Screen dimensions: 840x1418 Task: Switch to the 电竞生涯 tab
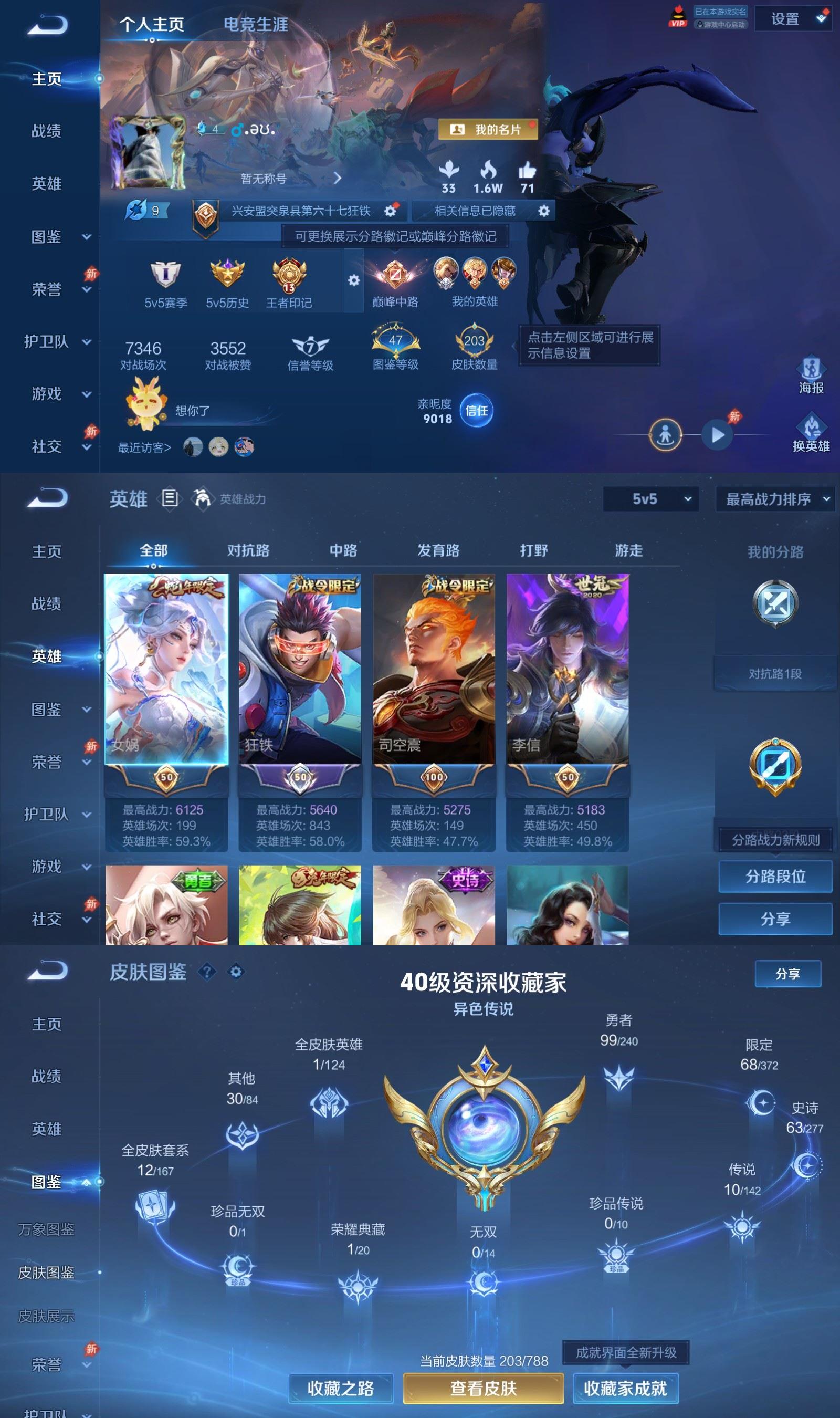point(256,24)
